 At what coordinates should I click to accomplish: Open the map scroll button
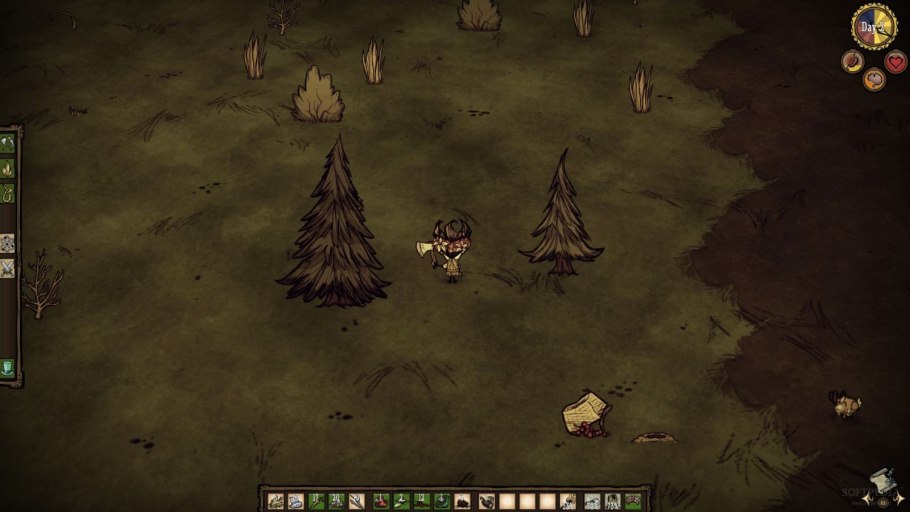(x=881, y=484)
